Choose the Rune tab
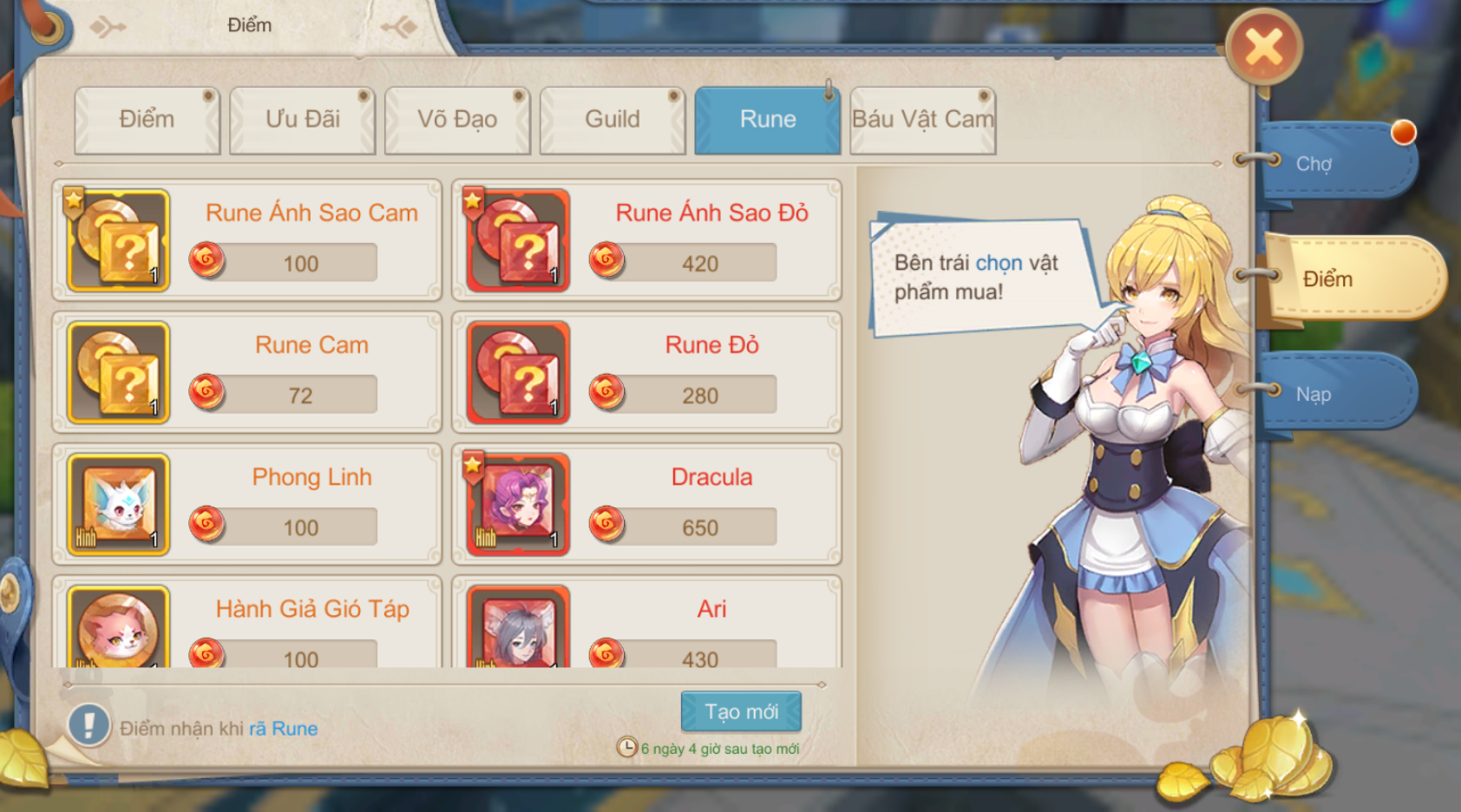This screenshot has width=1461, height=812. [768, 120]
